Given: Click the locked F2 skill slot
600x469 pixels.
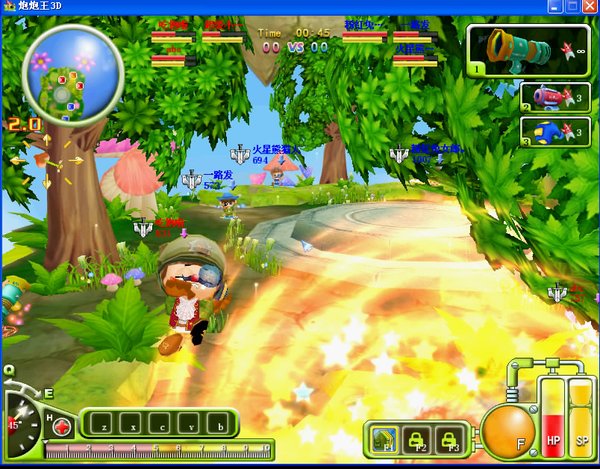Looking at the screenshot, I should click(x=418, y=437).
